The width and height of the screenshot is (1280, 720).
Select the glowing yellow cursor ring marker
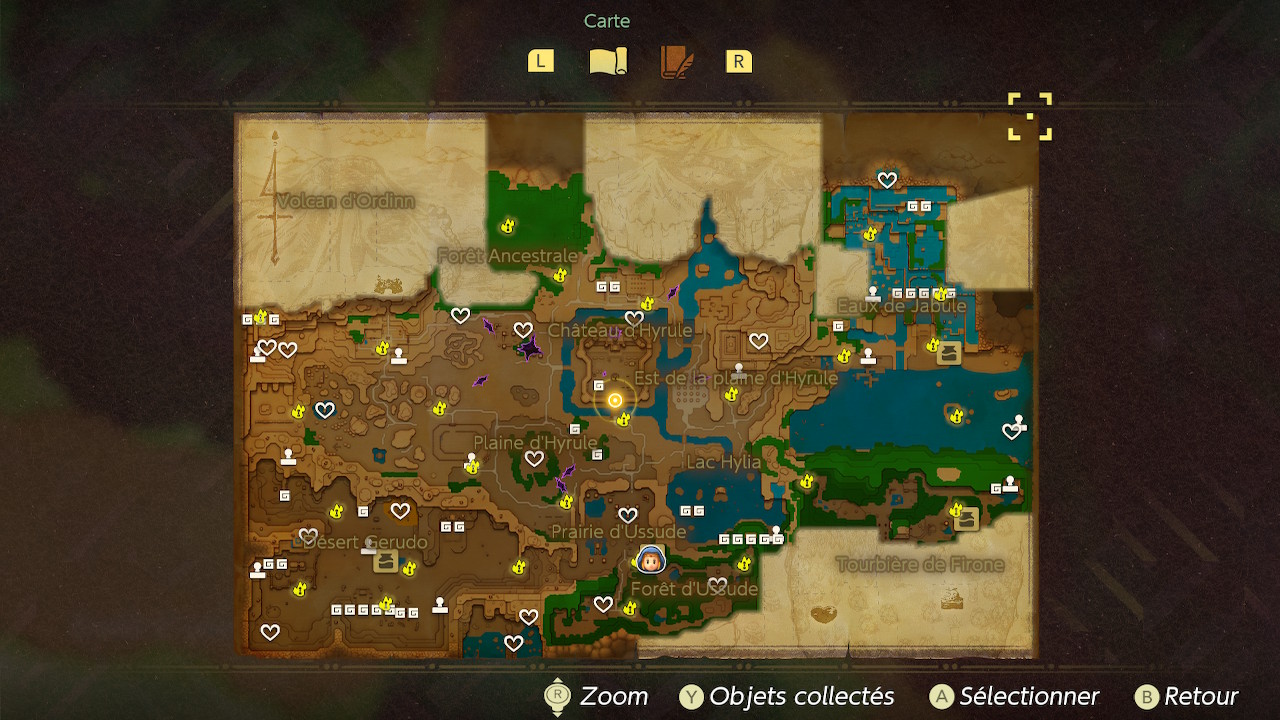(x=615, y=400)
